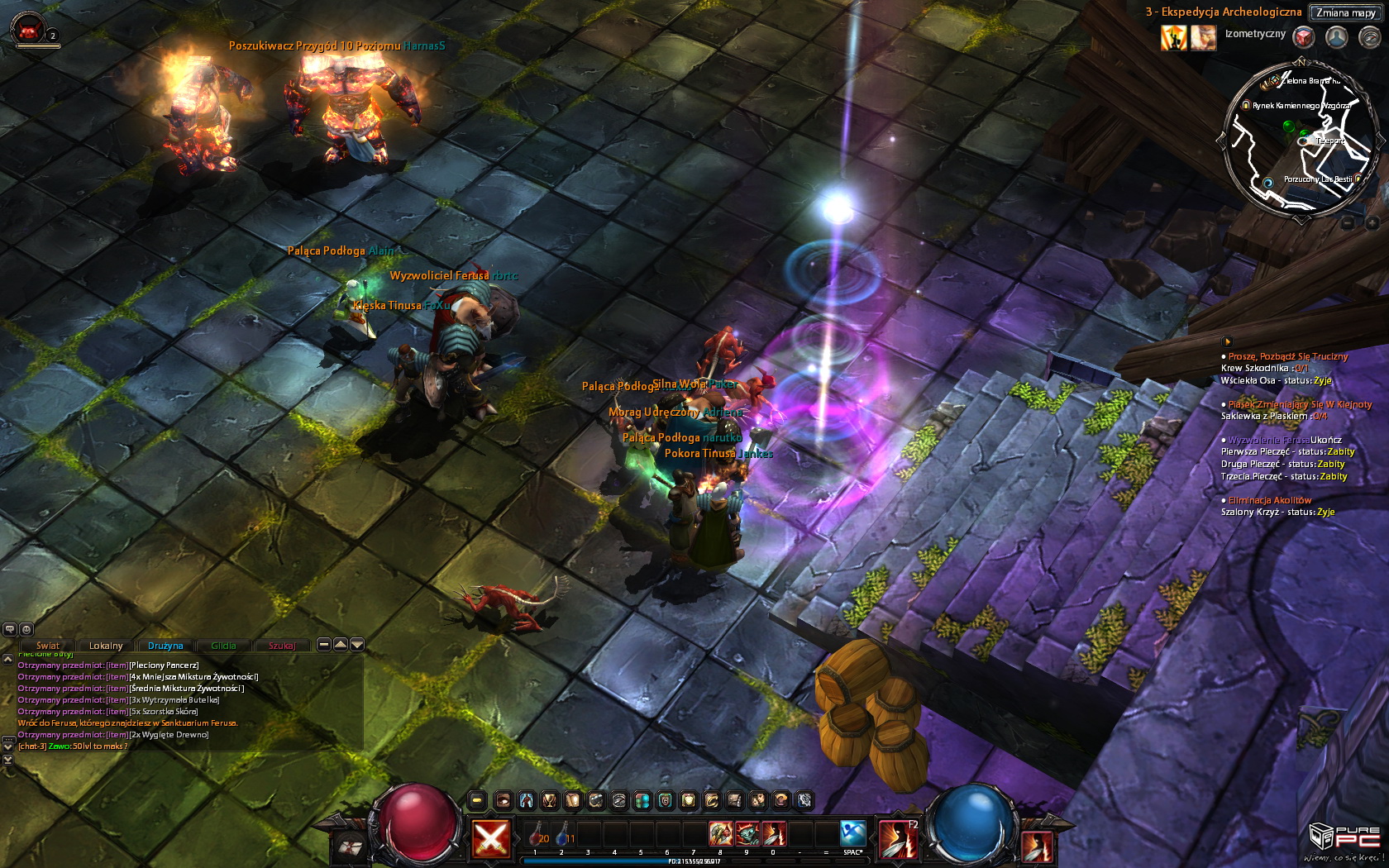Open the settings gear menu icon
The image size is (1389, 868).
click(804, 799)
